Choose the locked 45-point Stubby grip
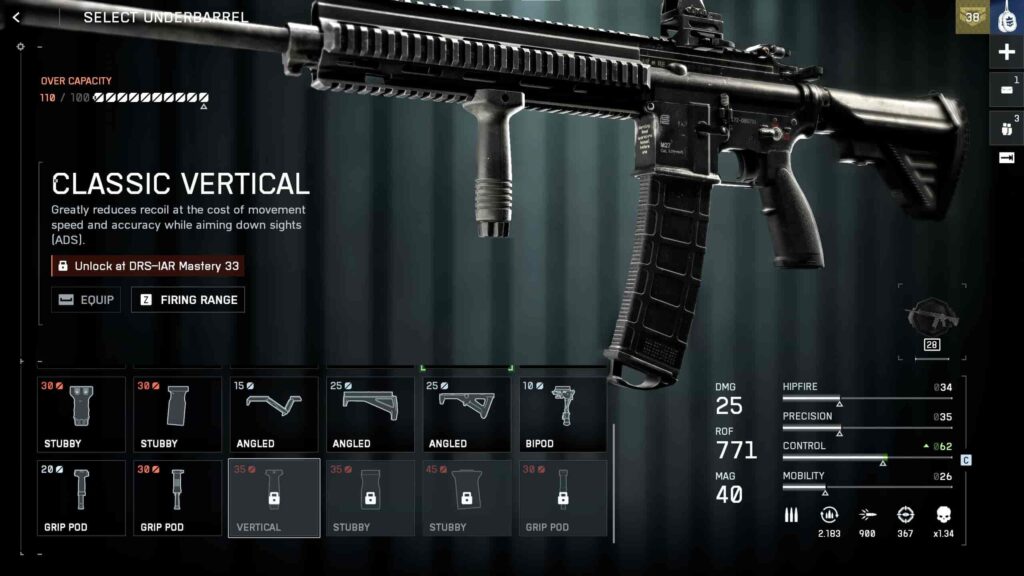The width and height of the screenshot is (1024, 576). [466, 497]
